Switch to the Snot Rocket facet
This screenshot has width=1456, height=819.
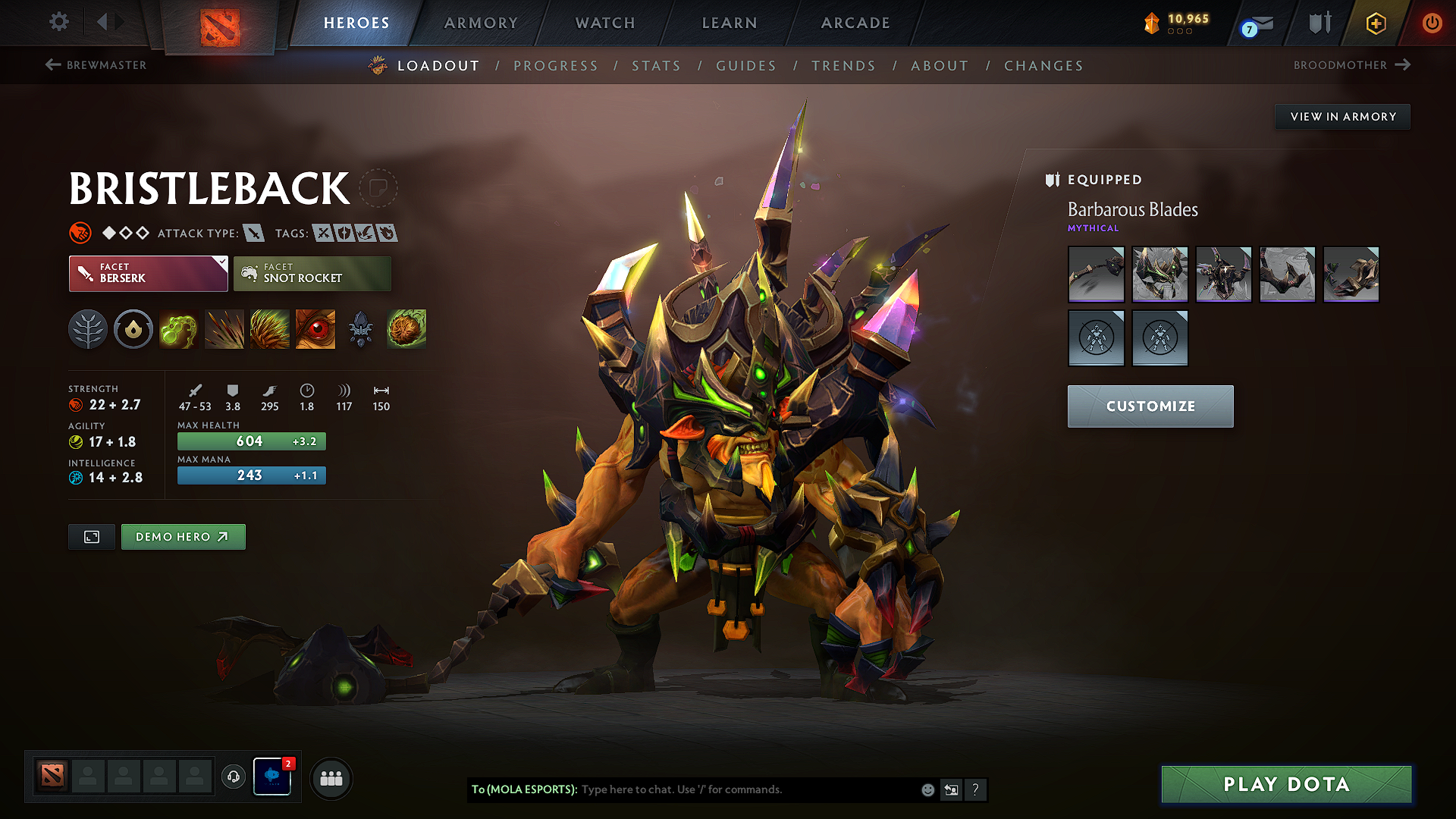(312, 273)
